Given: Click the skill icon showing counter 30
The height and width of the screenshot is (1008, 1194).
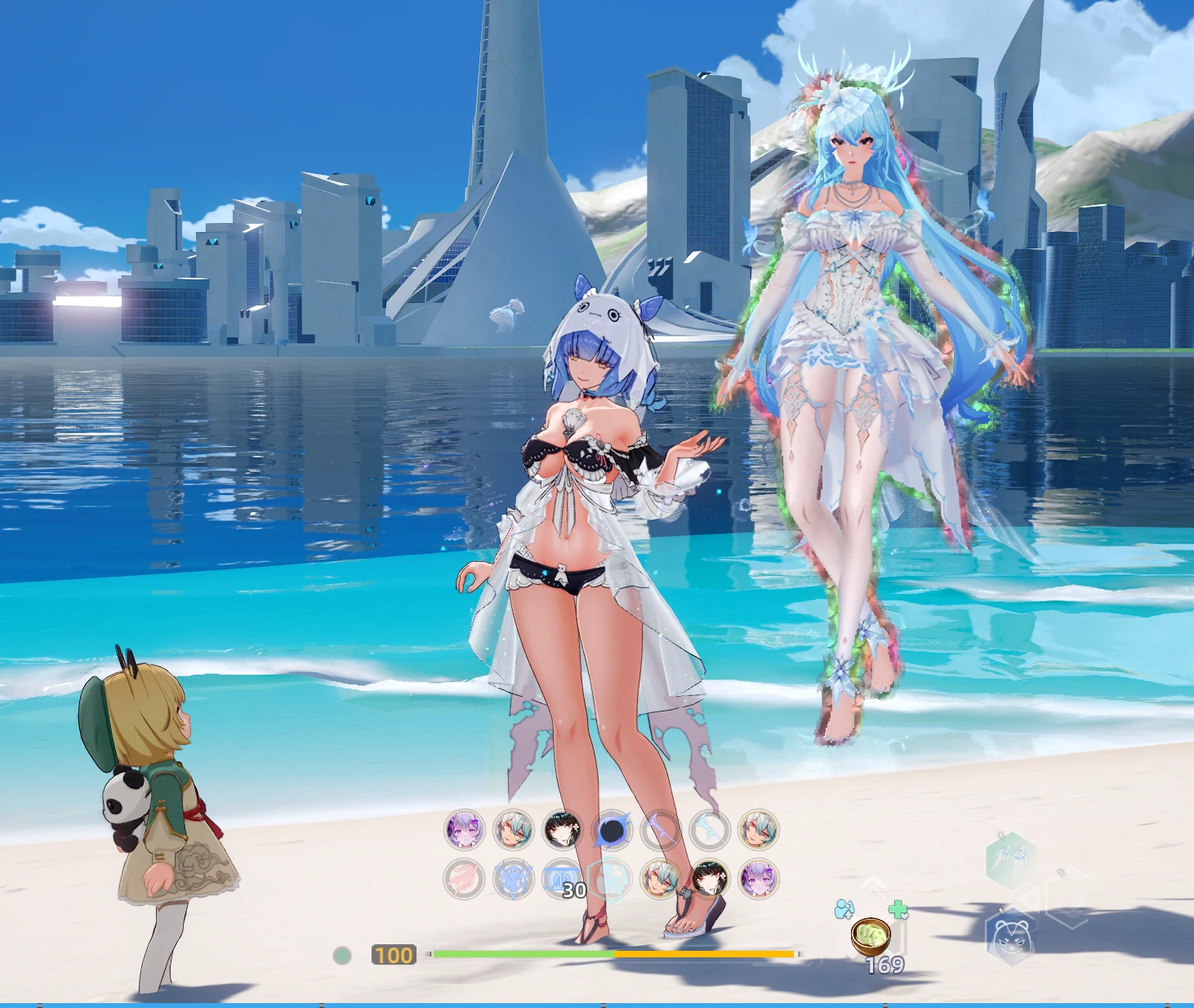Looking at the screenshot, I should (563, 880).
